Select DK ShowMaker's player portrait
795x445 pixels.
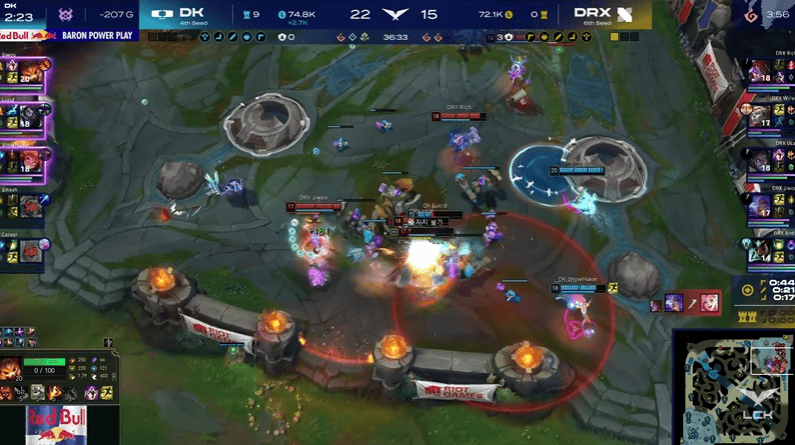pos(31,160)
